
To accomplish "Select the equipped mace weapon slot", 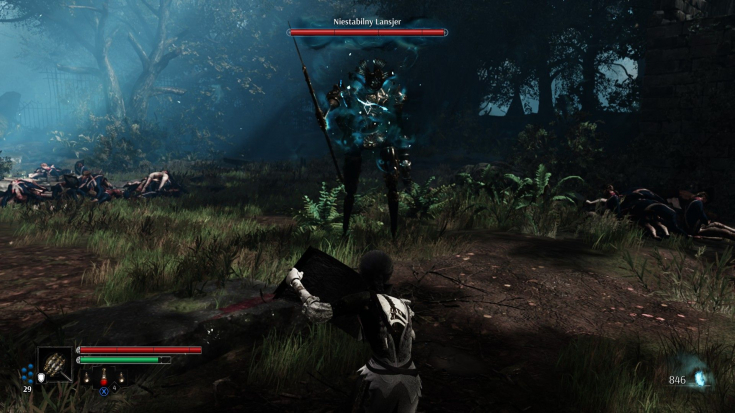I will [54, 364].
